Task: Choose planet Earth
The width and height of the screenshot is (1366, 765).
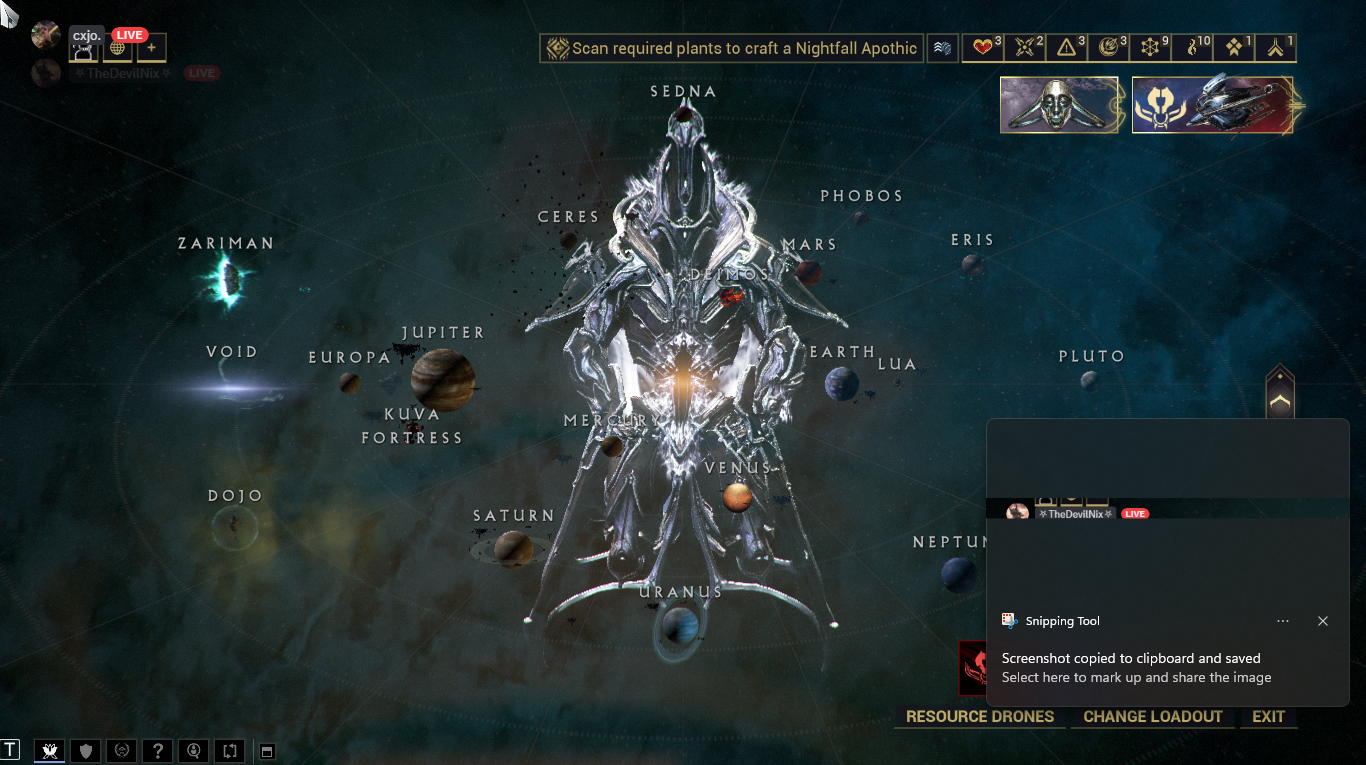Action: pos(842,383)
